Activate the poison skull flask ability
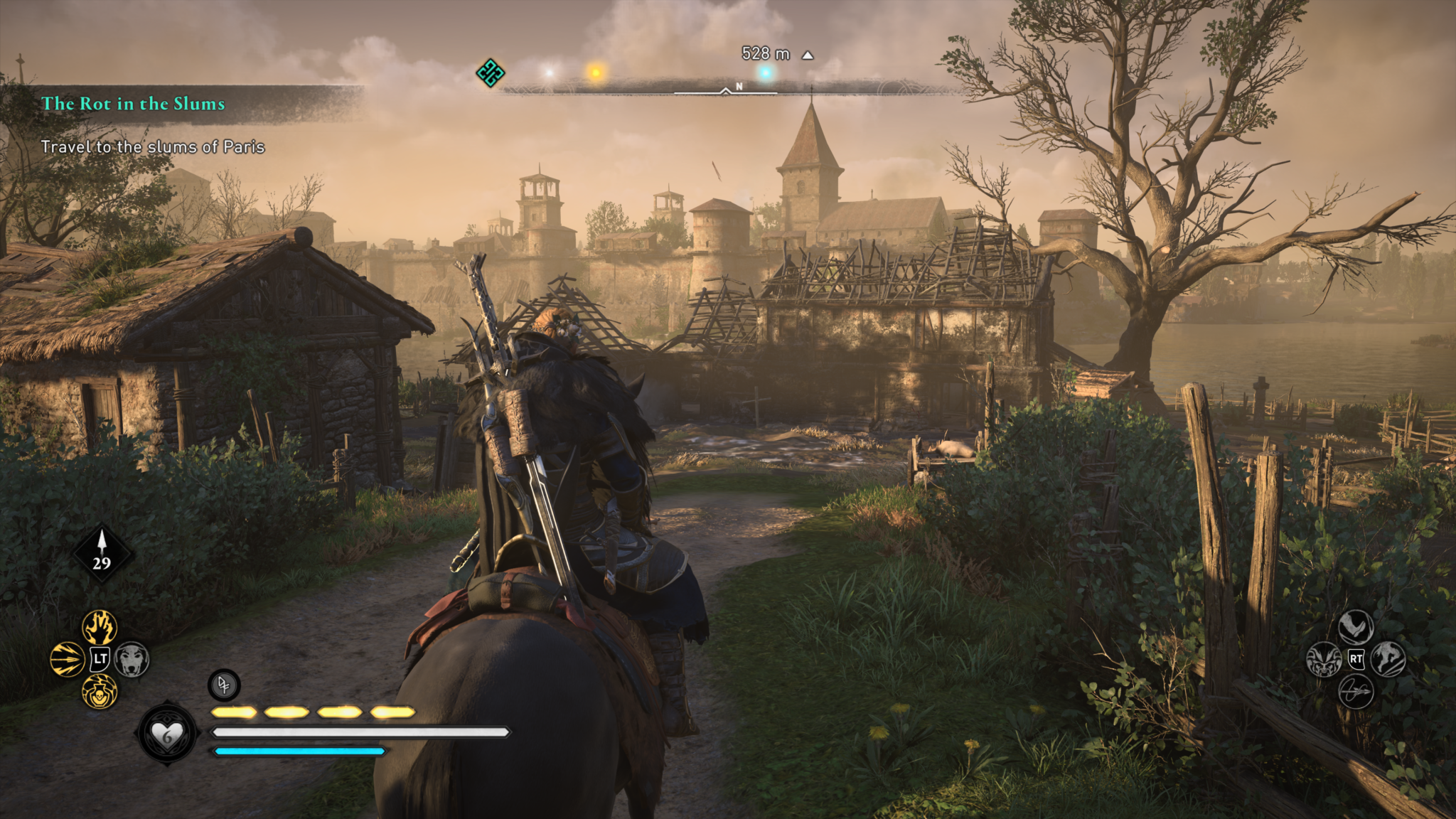Viewport: 1456px width, 819px height. coord(100,691)
